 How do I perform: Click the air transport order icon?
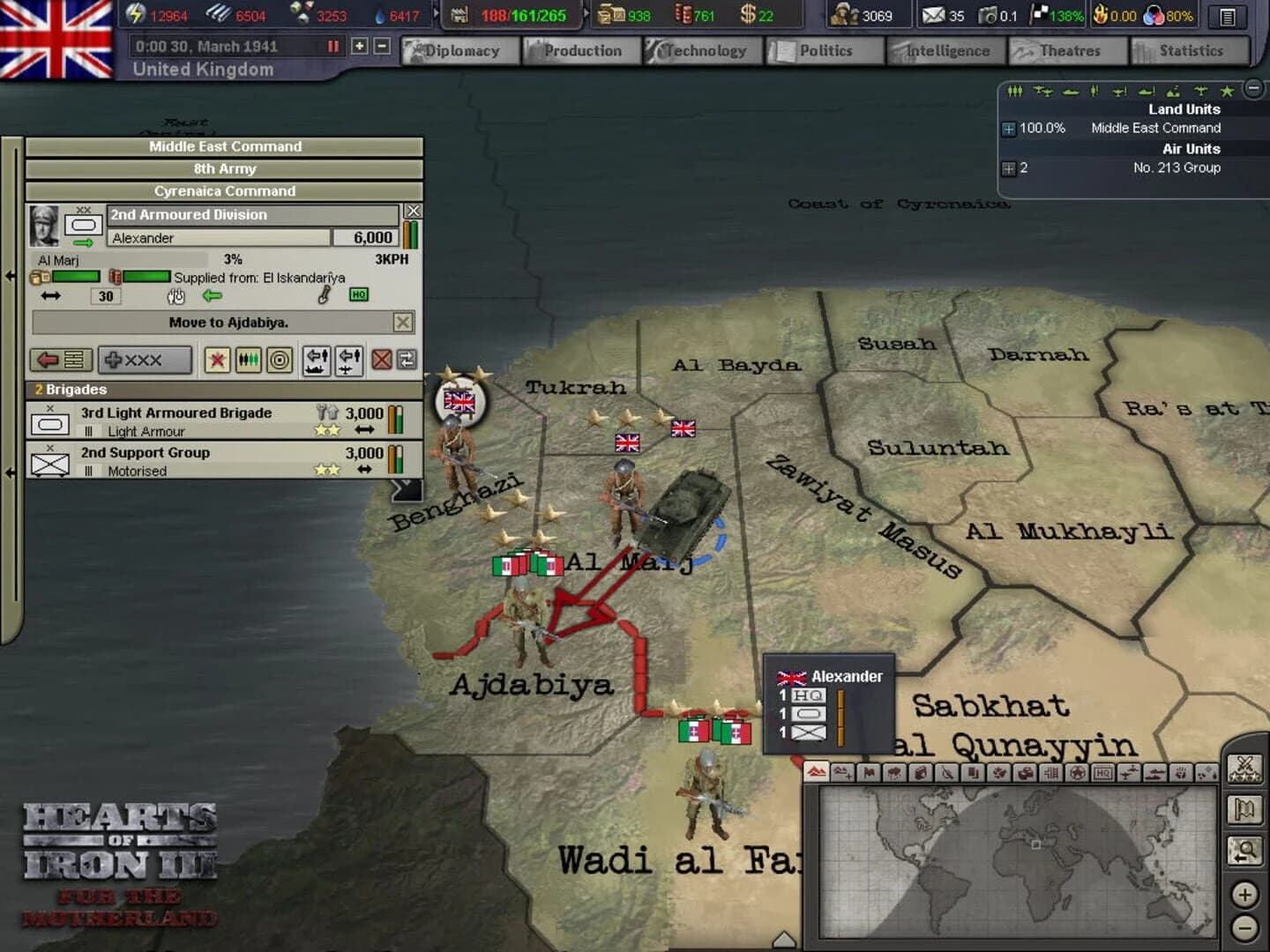click(x=349, y=360)
